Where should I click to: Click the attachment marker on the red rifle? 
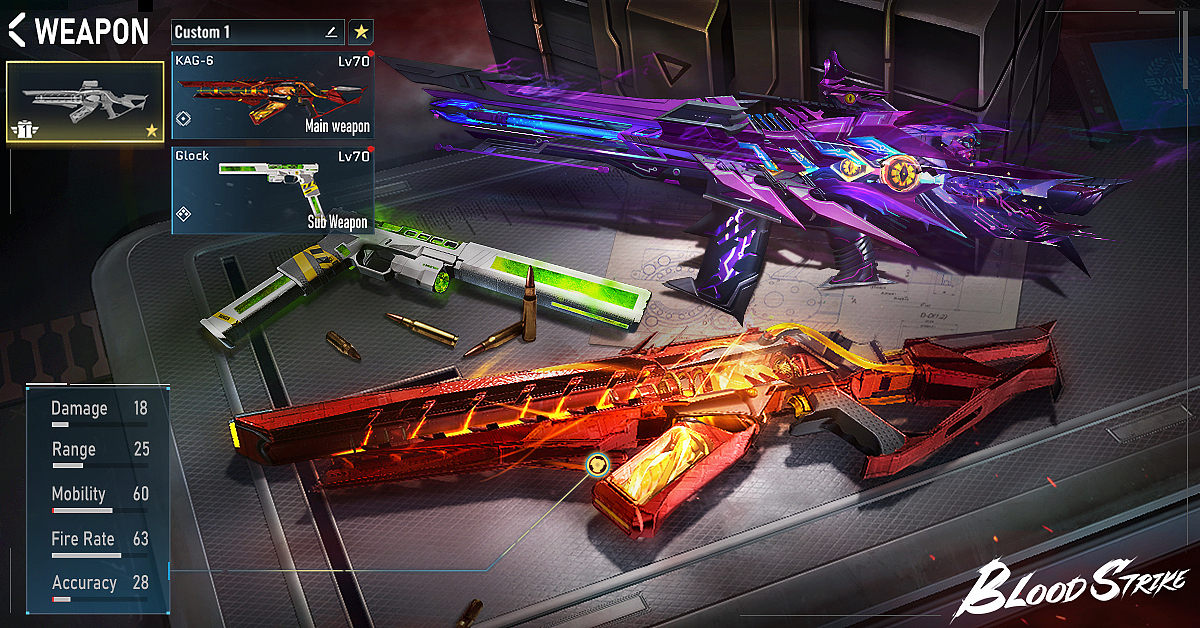pos(597,464)
